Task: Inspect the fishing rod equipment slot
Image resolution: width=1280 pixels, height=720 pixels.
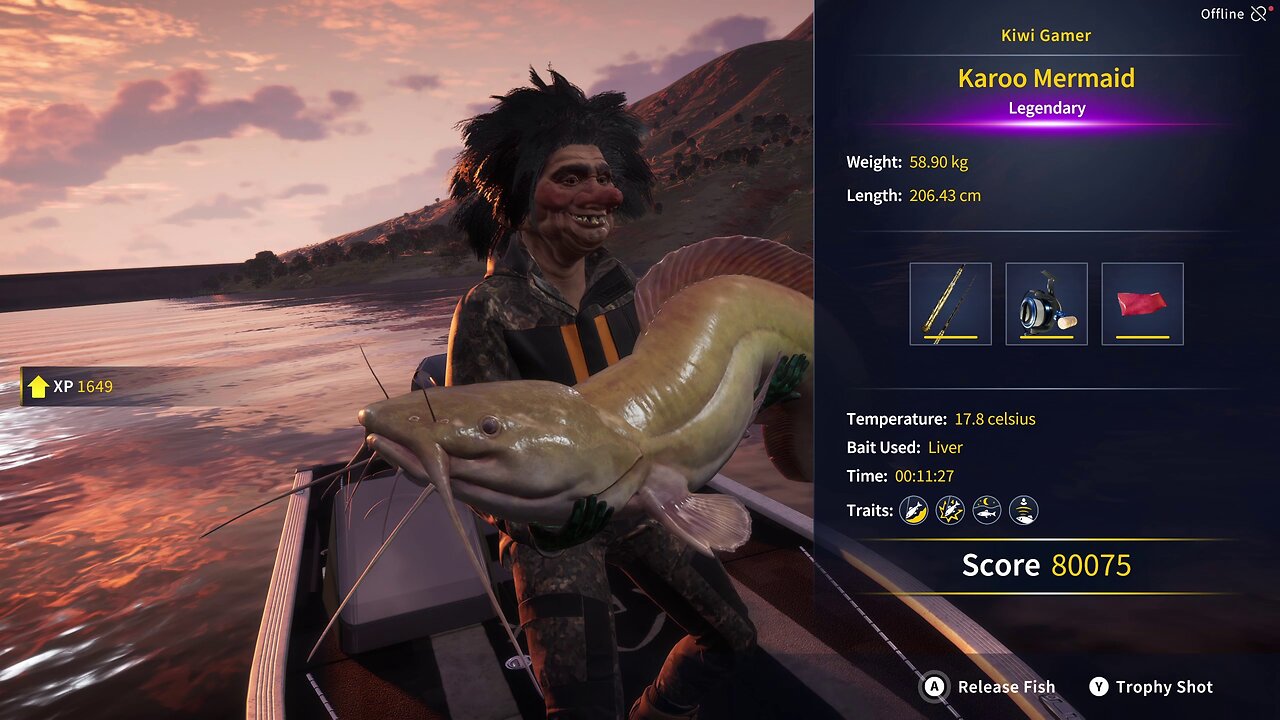Action: coord(950,304)
